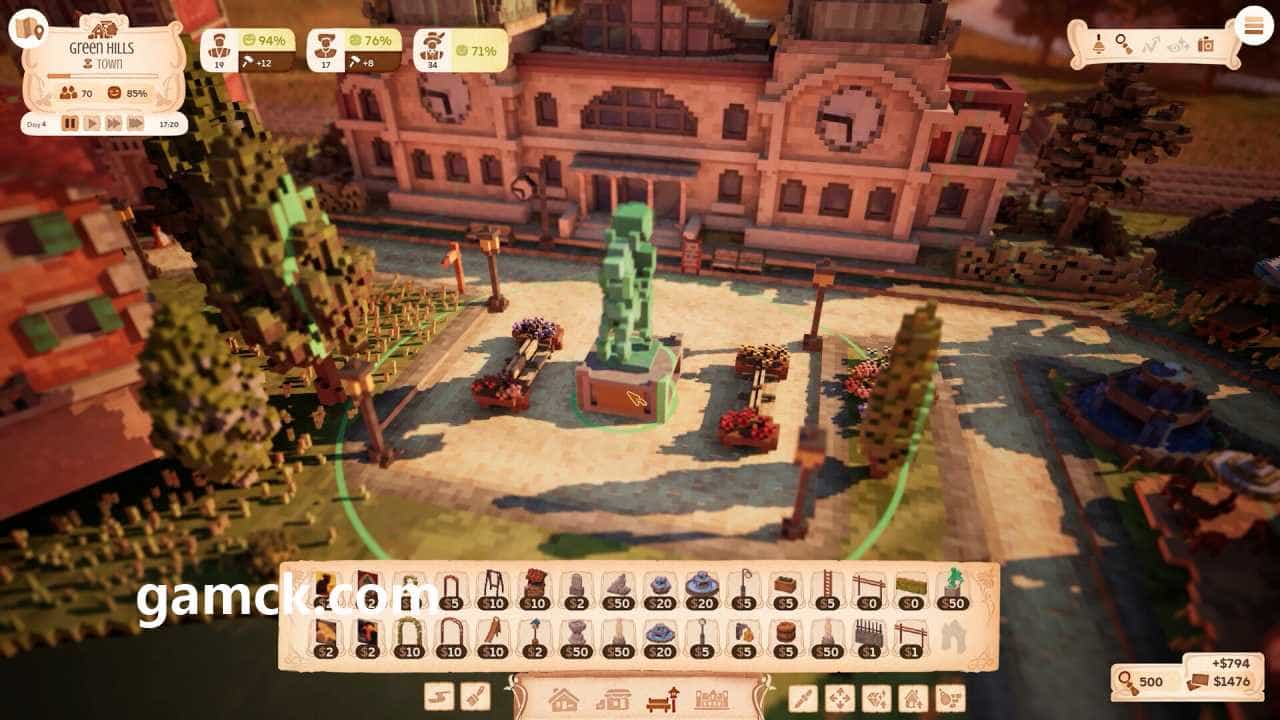Select the magnifying glass research icon
The height and width of the screenshot is (720, 1280).
tap(1124, 44)
